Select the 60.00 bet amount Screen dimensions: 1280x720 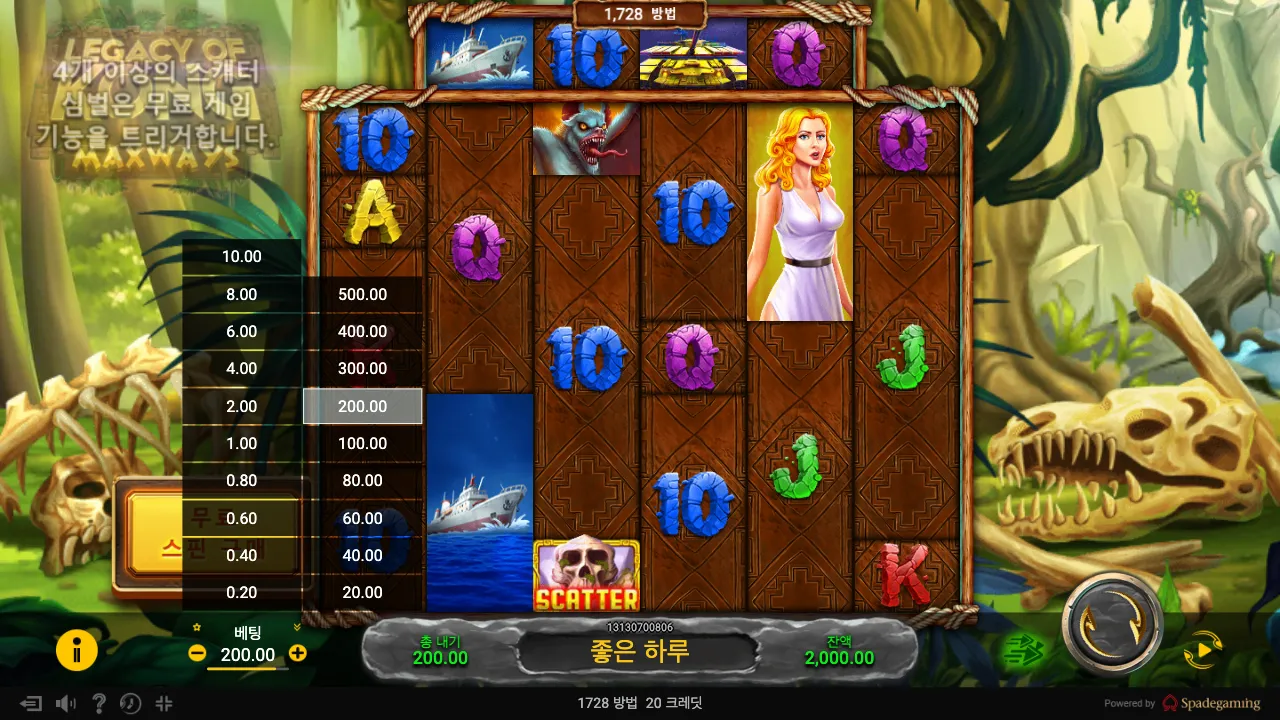pyautogui.click(x=363, y=518)
